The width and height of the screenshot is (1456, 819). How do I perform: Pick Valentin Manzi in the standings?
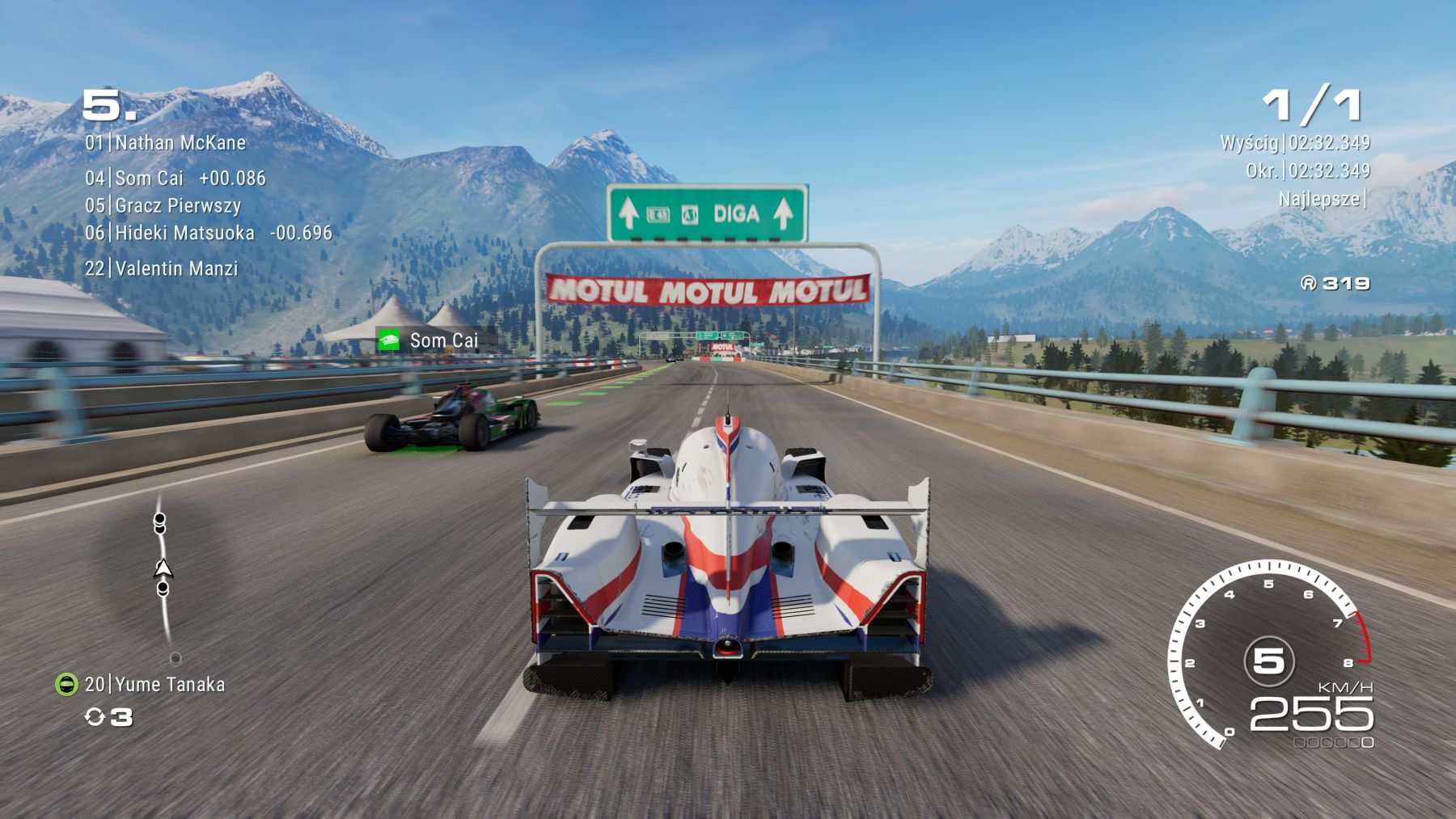coord(162,268)
